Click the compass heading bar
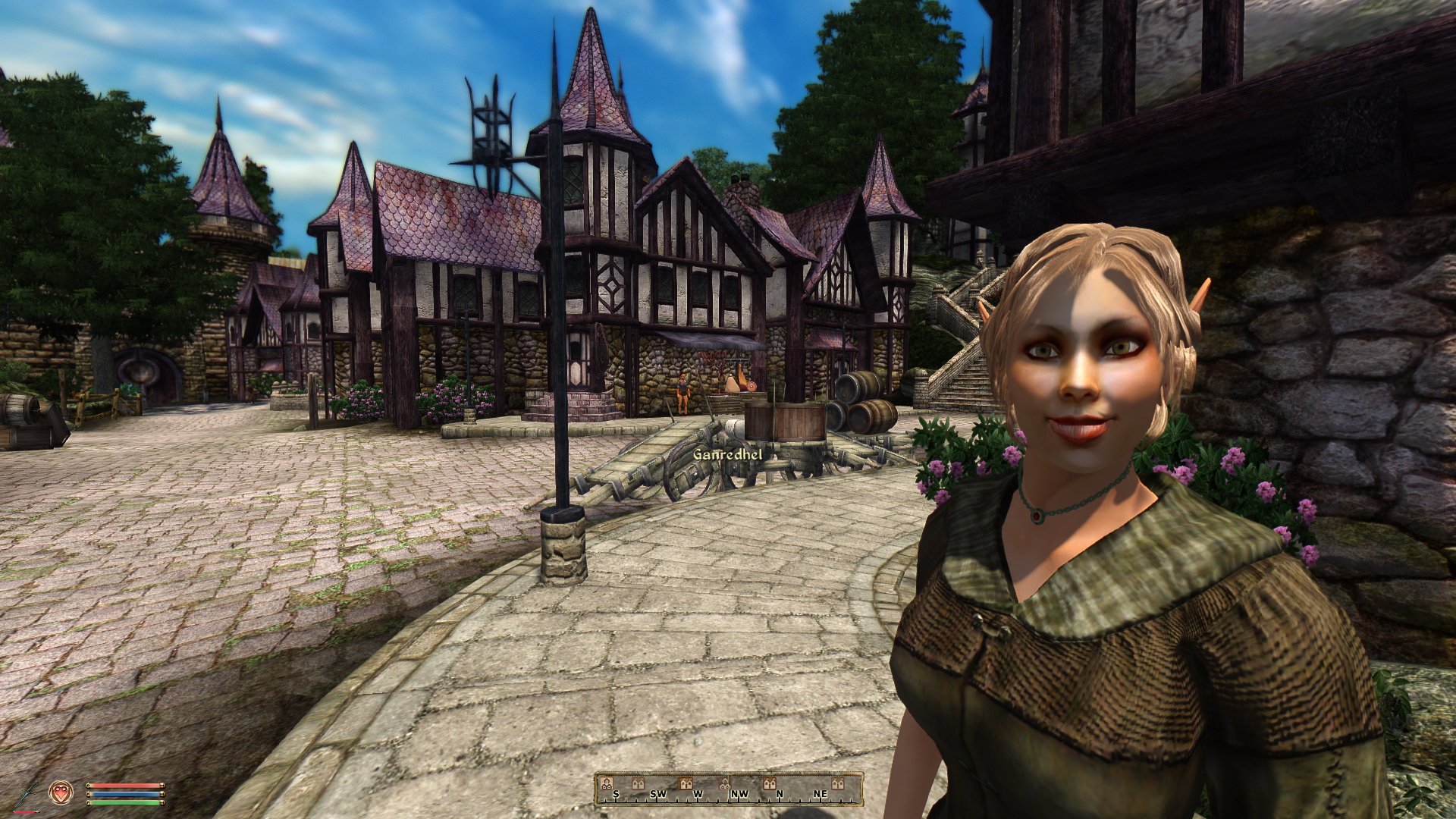This screenshot has height=819, width=1456. click(728, 789)
